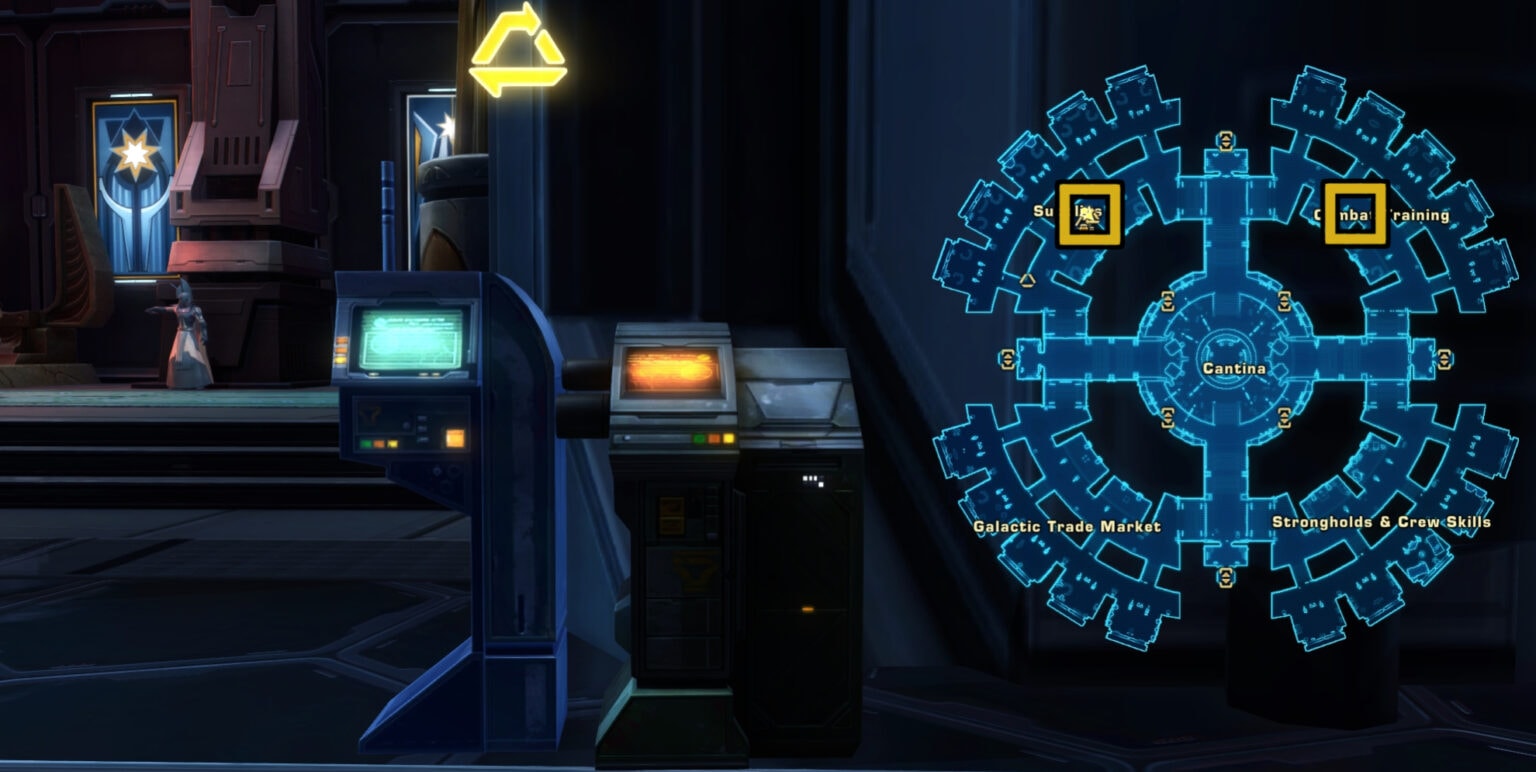Click the taxi triangle icon near the Supplies wing
Image resolution: width=1536 pixels, height=772 pixels.
tap(1028, 279)
